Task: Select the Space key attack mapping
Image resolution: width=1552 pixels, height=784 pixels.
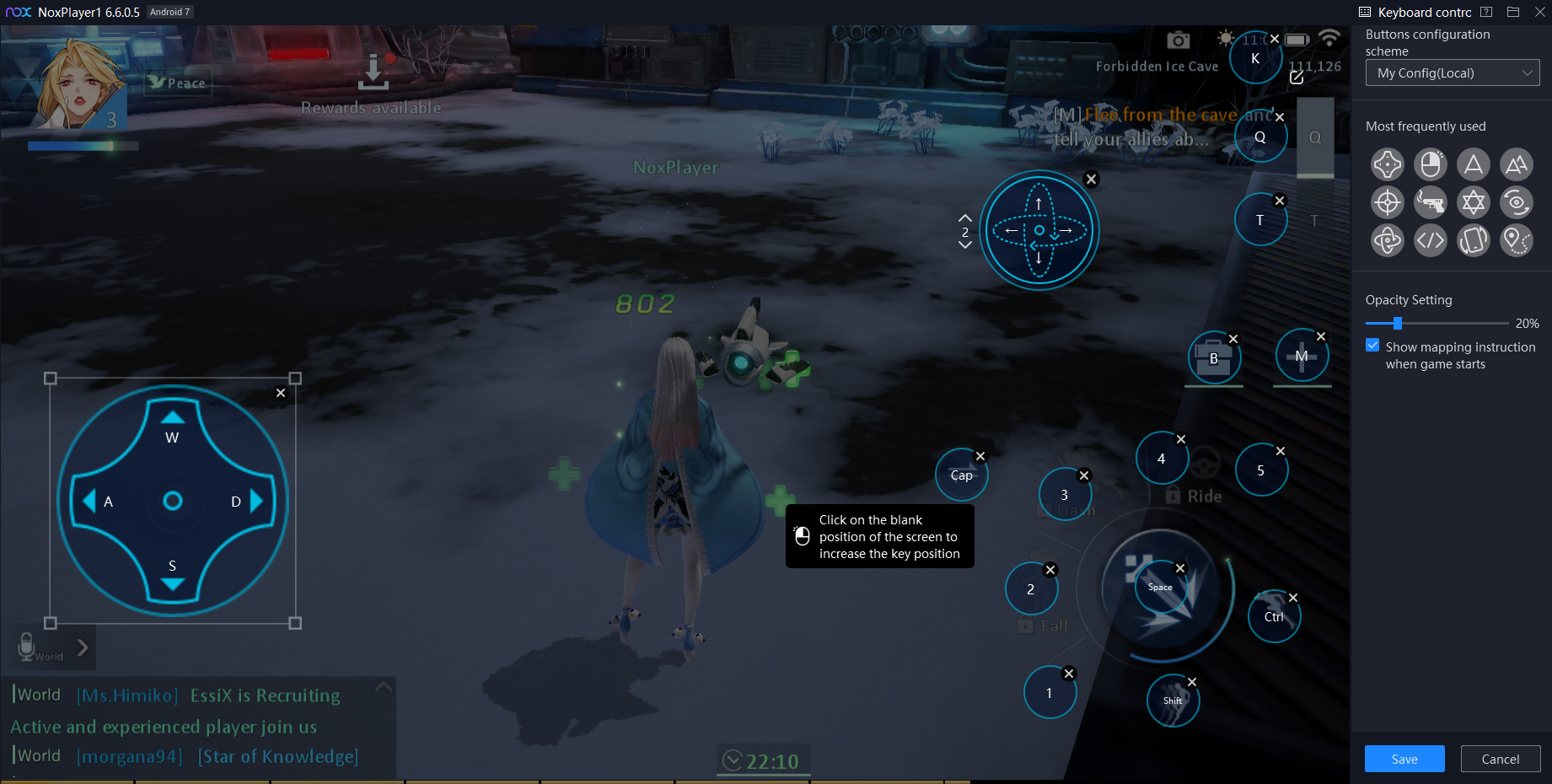Action: tap(1160, 587)
